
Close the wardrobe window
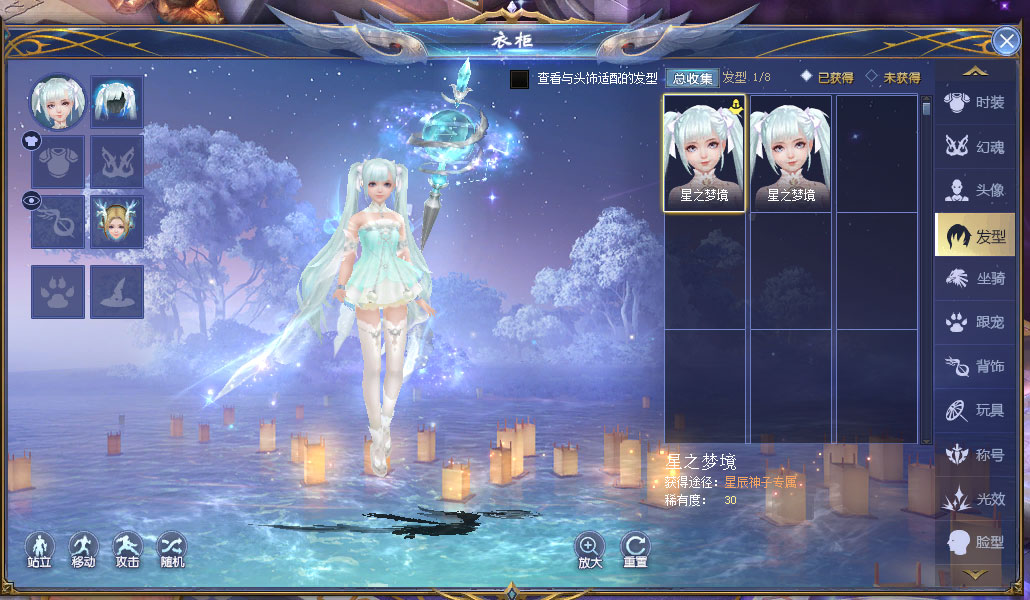tap(1006, 40)
